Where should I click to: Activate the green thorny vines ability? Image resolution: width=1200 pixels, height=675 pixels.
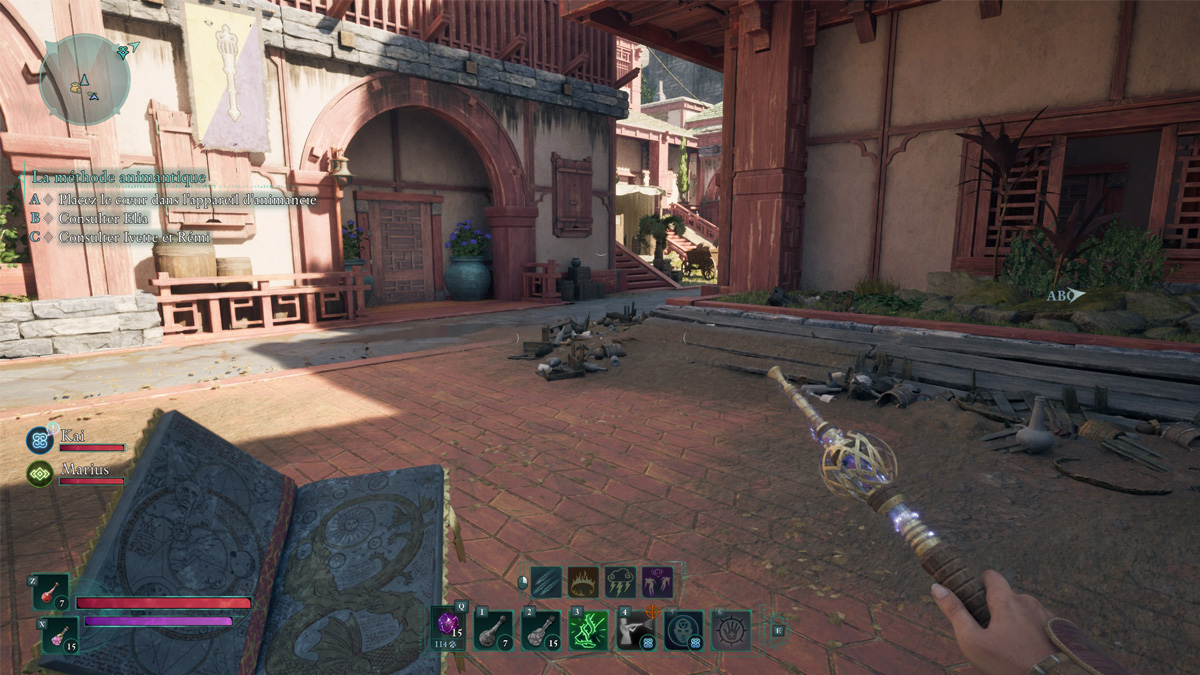click(588, 630)
